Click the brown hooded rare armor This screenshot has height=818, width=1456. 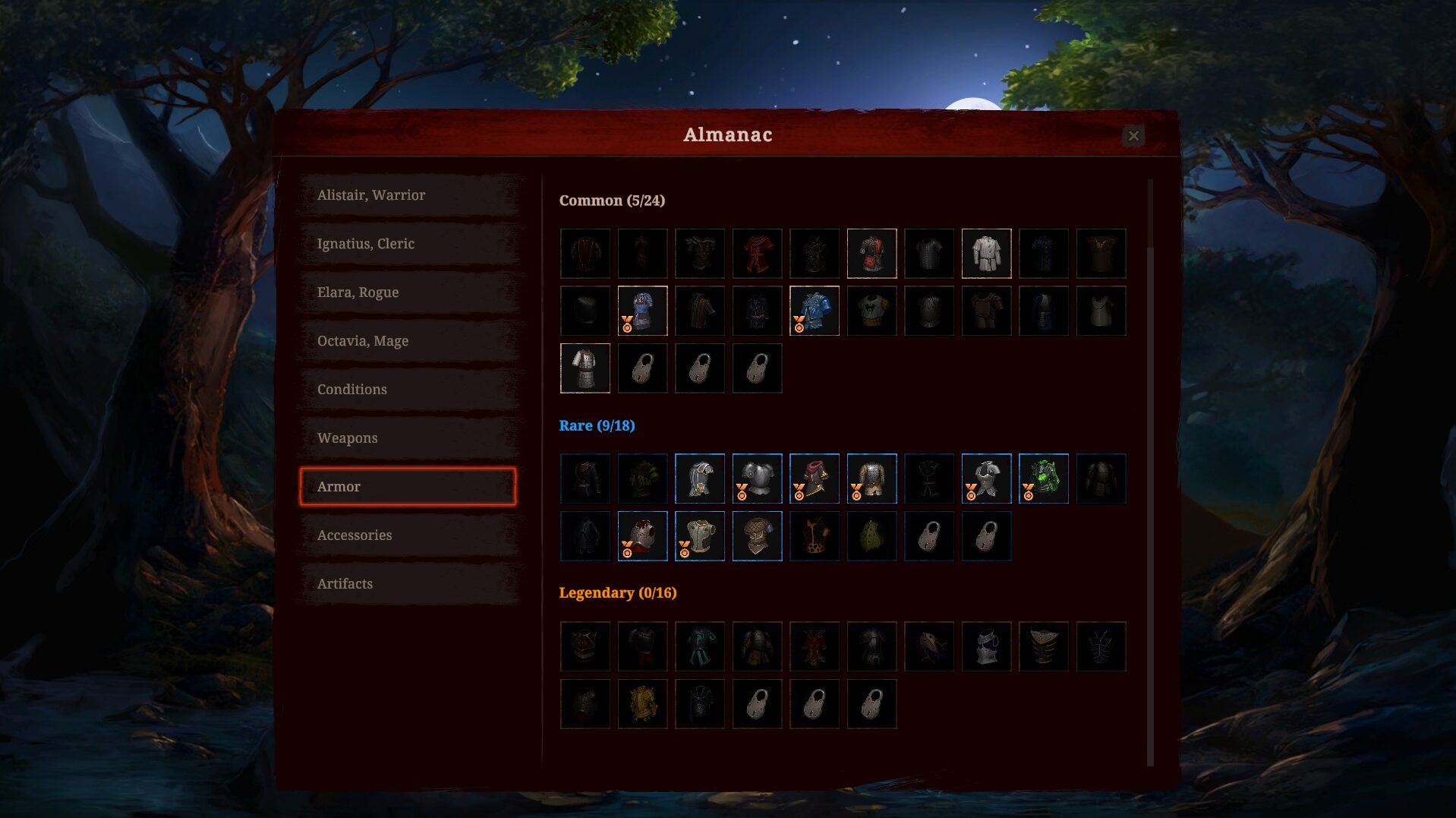(x=757, y=536)
